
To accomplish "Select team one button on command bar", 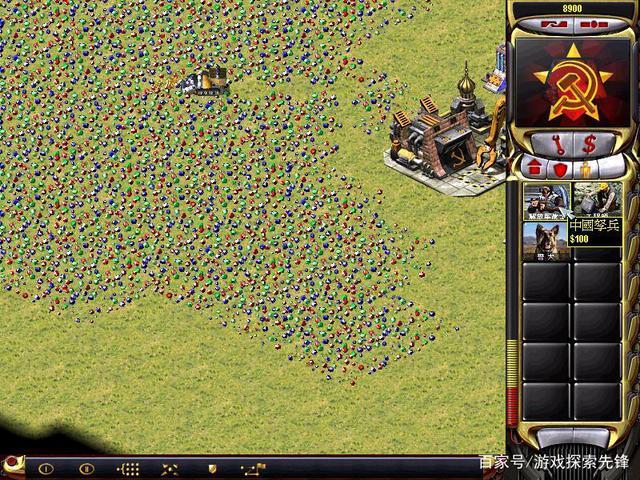I will (44, 467).
